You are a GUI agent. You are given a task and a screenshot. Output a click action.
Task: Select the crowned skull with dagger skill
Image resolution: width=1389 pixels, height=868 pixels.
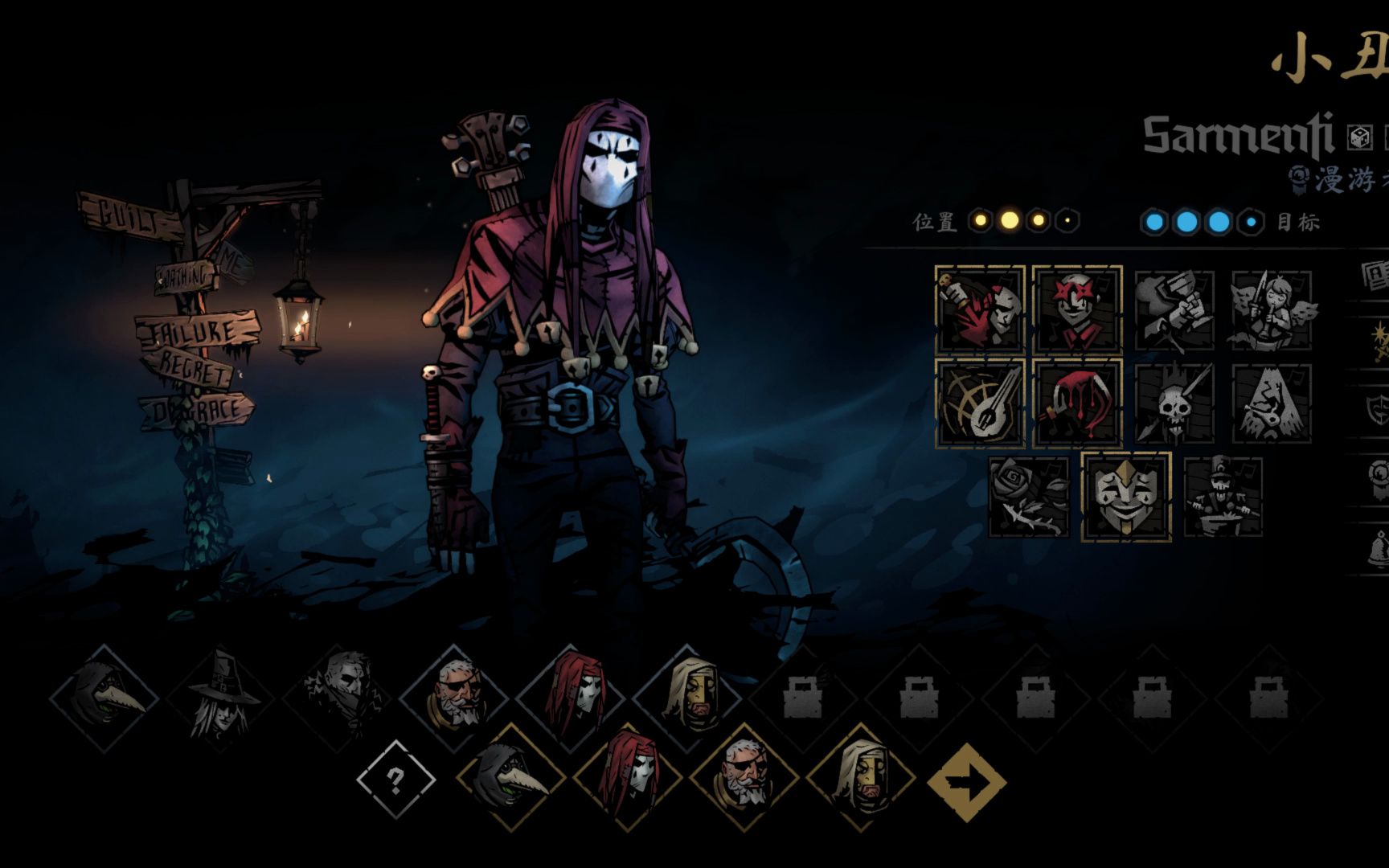tap(1174, 403)
